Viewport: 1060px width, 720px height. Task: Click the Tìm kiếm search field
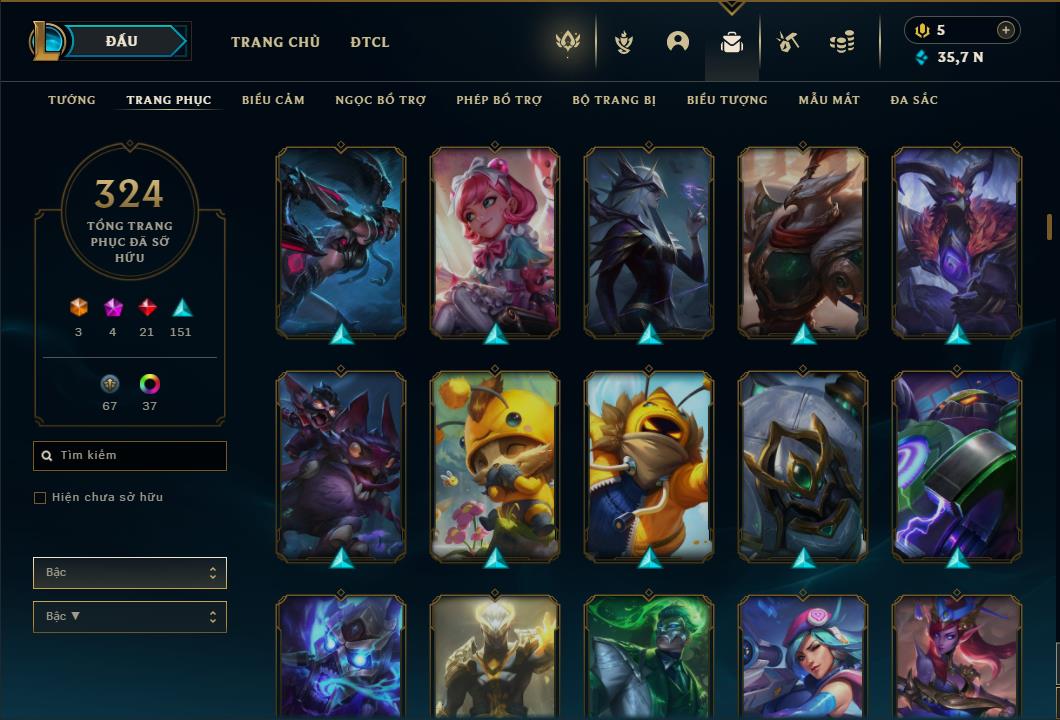tap(130, 456)
